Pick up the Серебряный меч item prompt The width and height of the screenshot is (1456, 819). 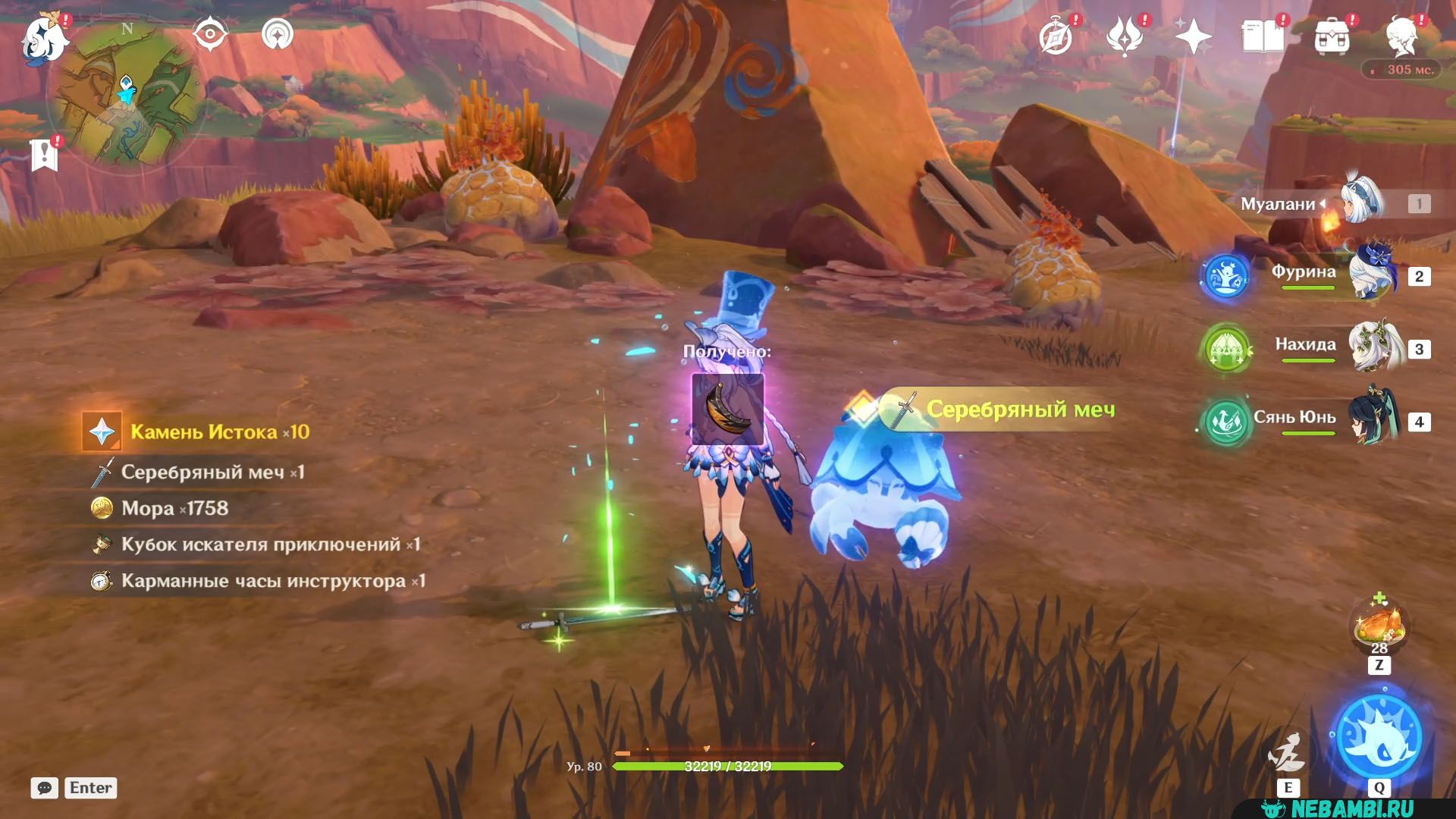(x=1009, y=409)
